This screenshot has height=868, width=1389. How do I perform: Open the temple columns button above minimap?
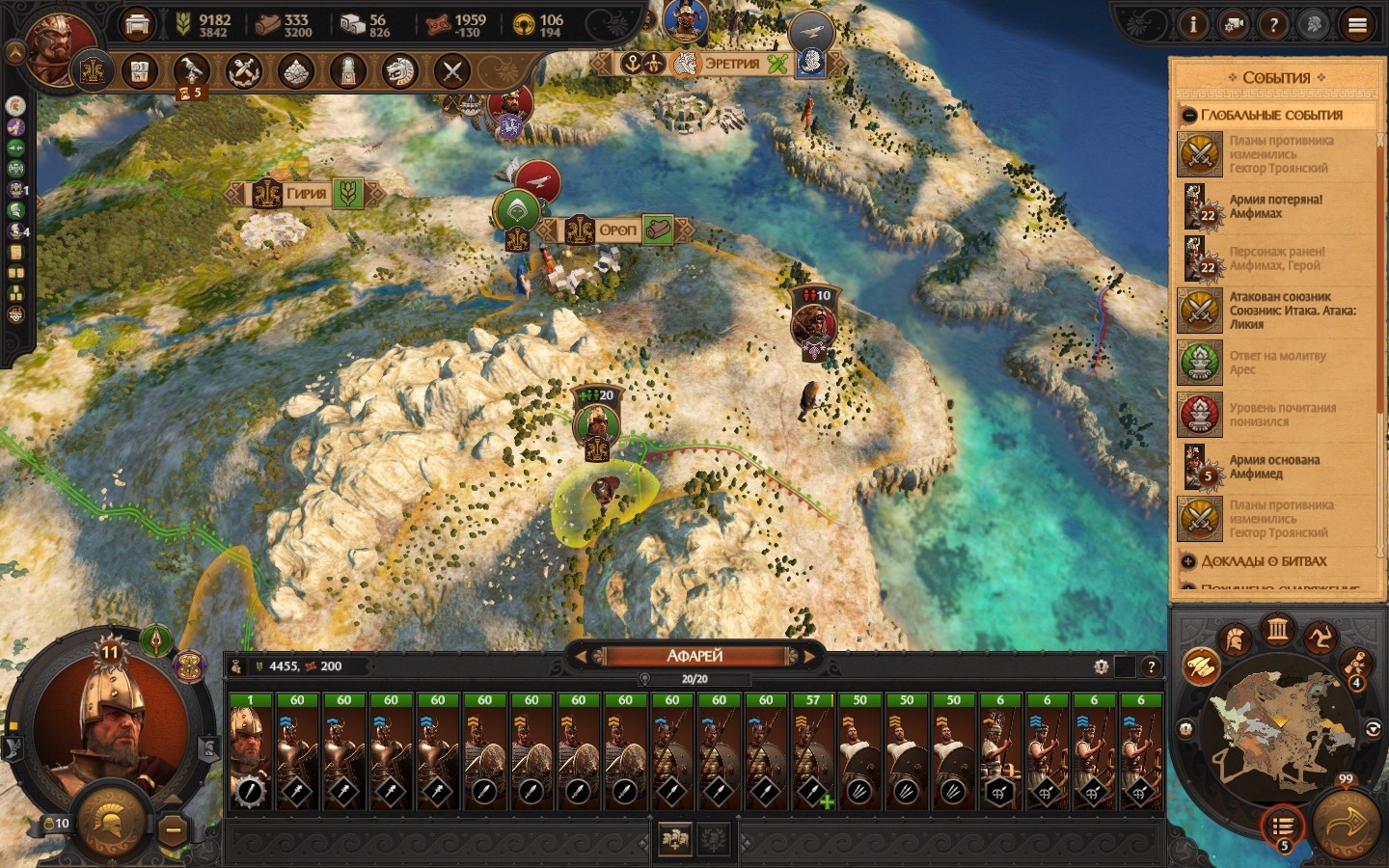click(1278, 631)
